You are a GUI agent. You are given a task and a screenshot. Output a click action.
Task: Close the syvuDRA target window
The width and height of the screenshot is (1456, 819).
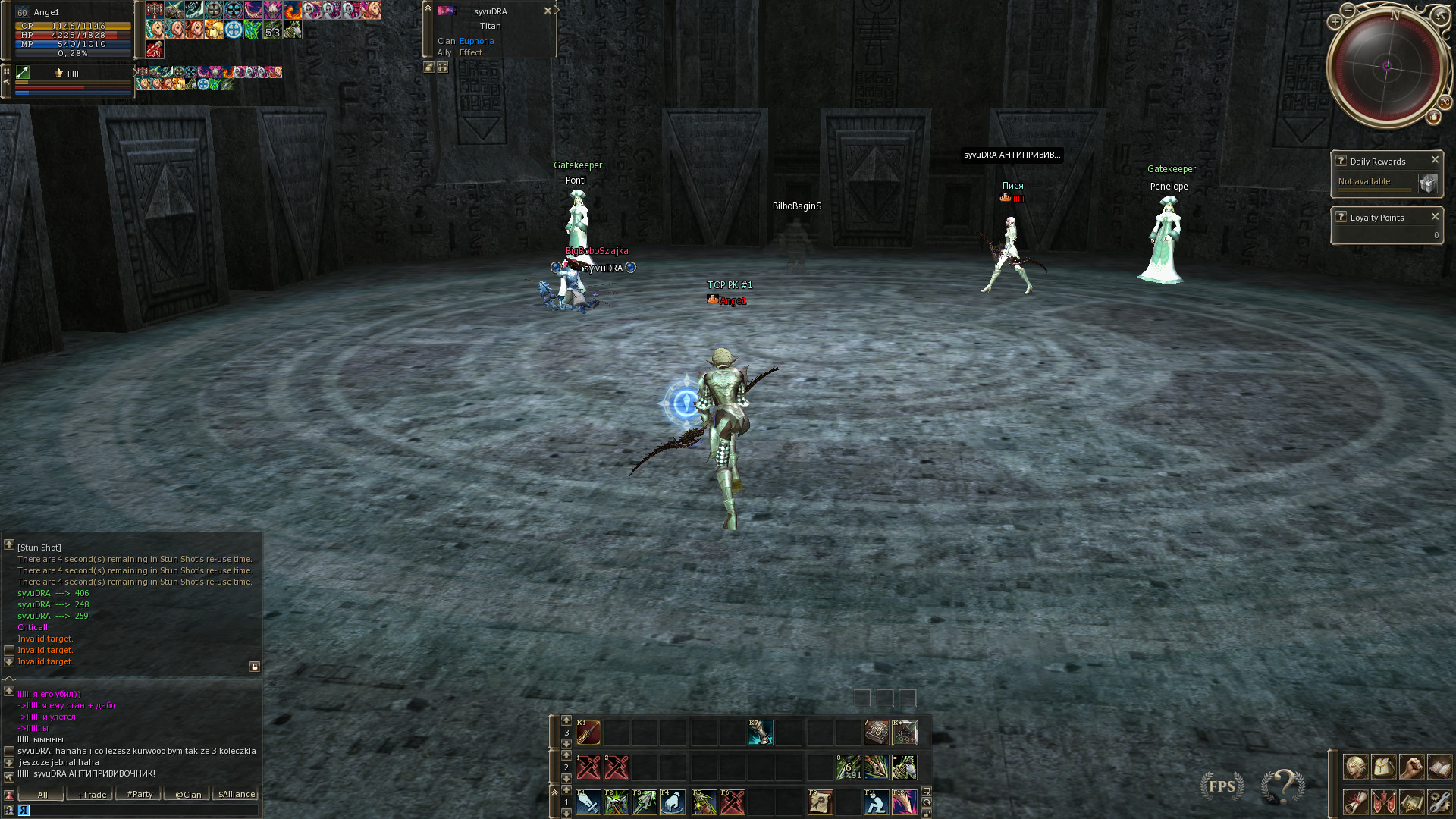coord(548,11)
